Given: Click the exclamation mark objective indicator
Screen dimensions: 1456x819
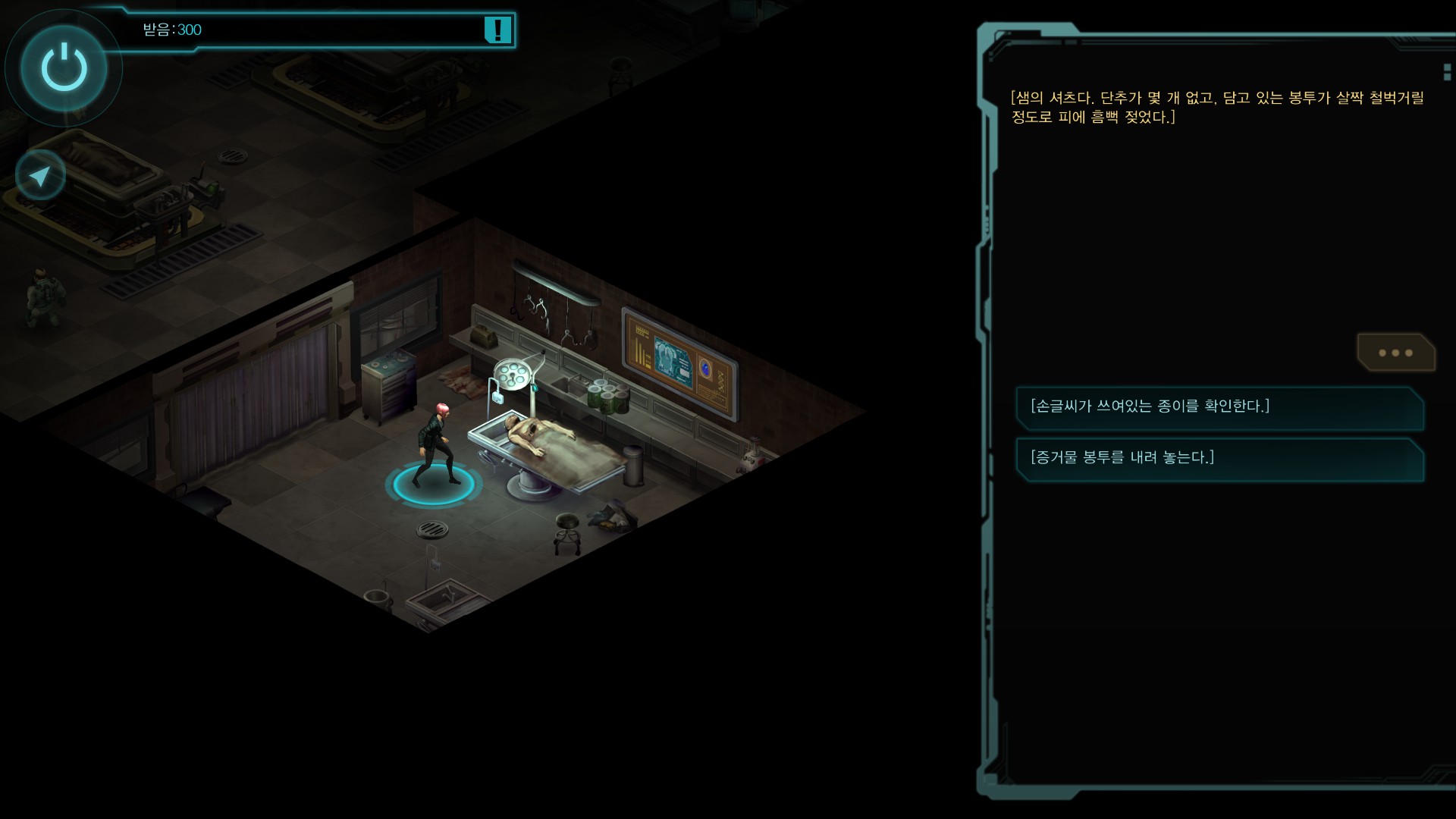Looking at the screenshot, I should (497, 30).
